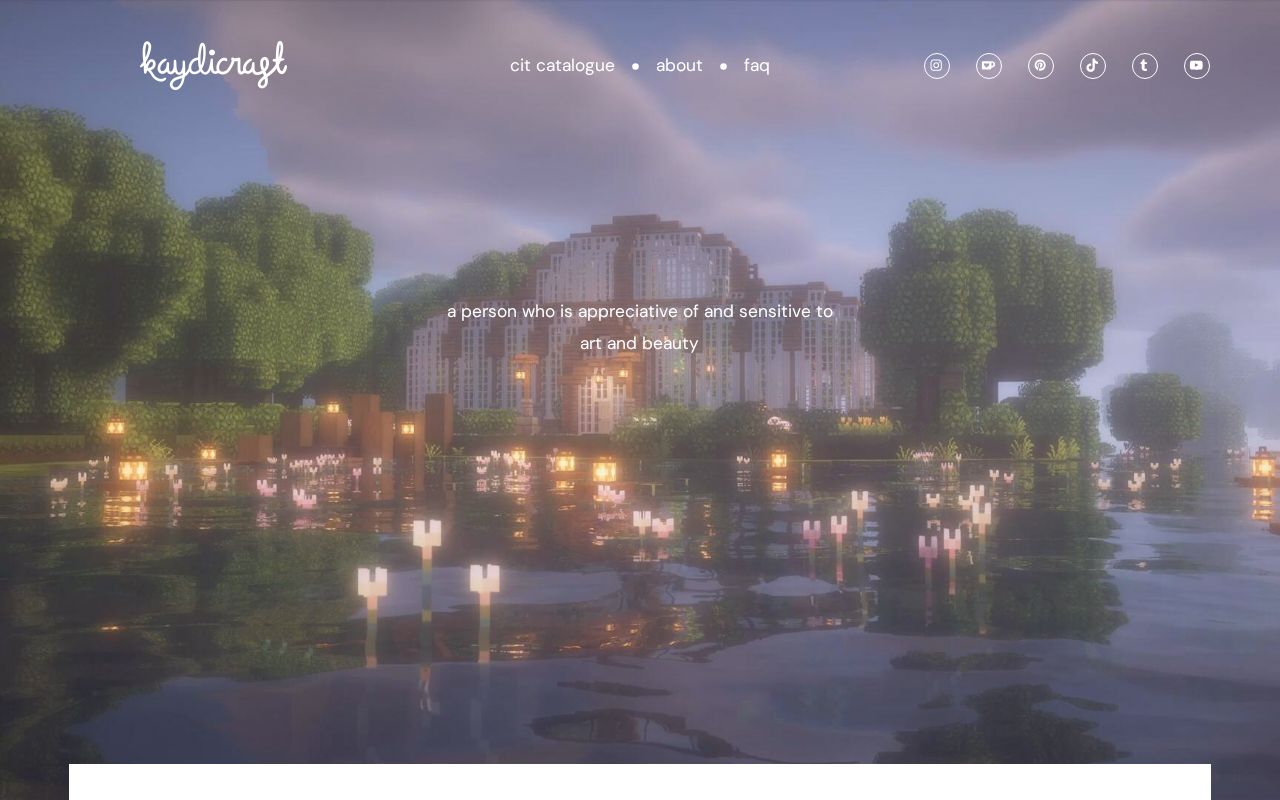Click the bullet between about and faq

723,66
